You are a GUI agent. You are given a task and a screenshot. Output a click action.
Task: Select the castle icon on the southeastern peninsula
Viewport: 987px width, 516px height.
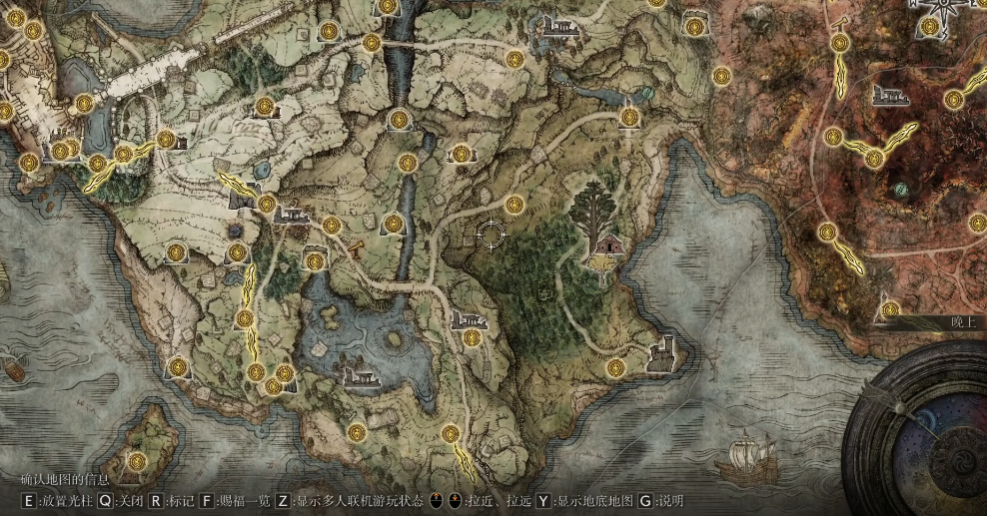click(661, 351)
